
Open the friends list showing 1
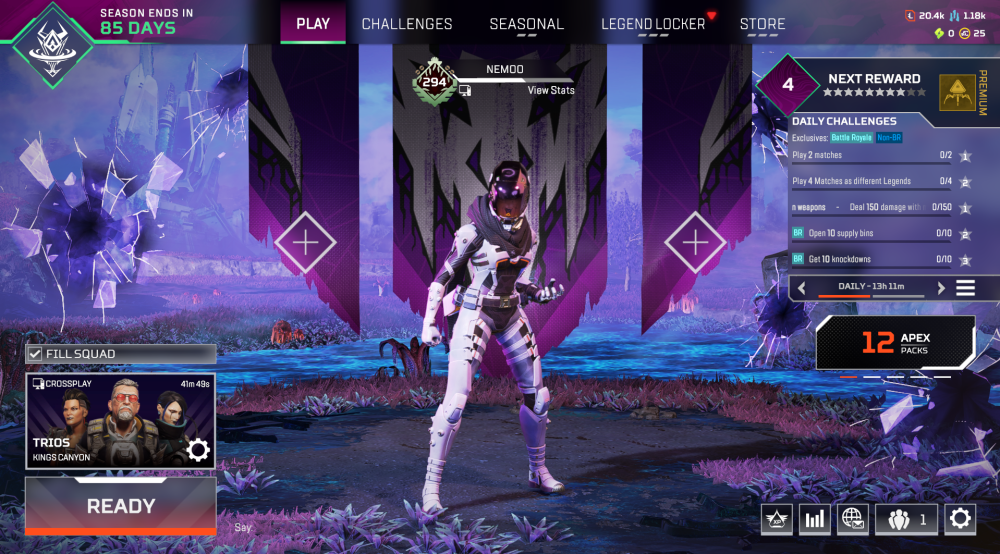click(906, 519)
